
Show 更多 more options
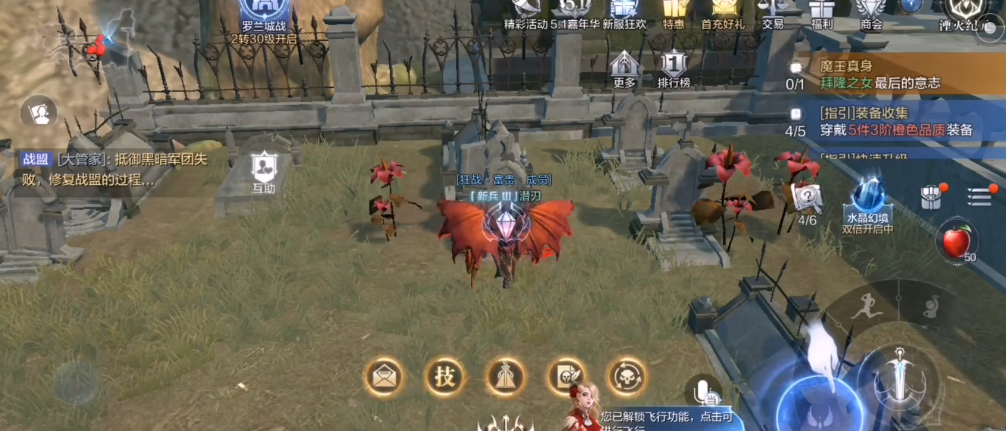click(x=624, y=68)
